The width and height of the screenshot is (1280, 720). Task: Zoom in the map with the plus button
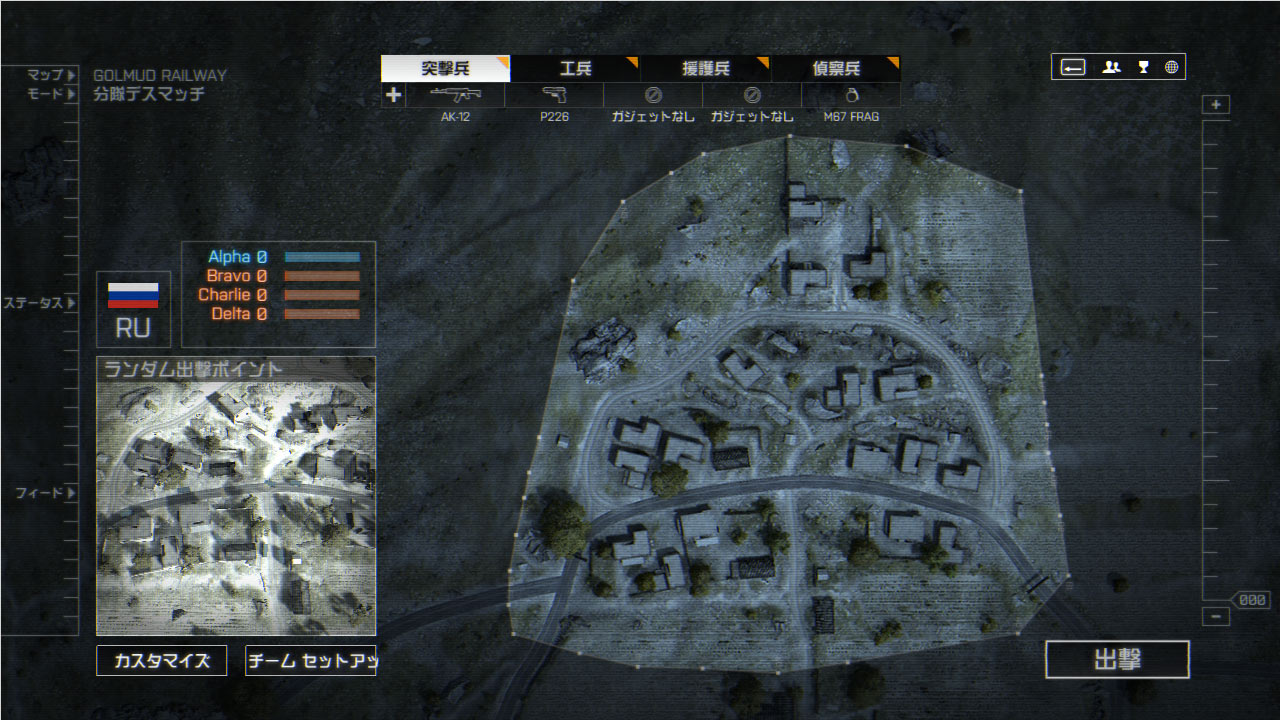(x=1216, y=105)
